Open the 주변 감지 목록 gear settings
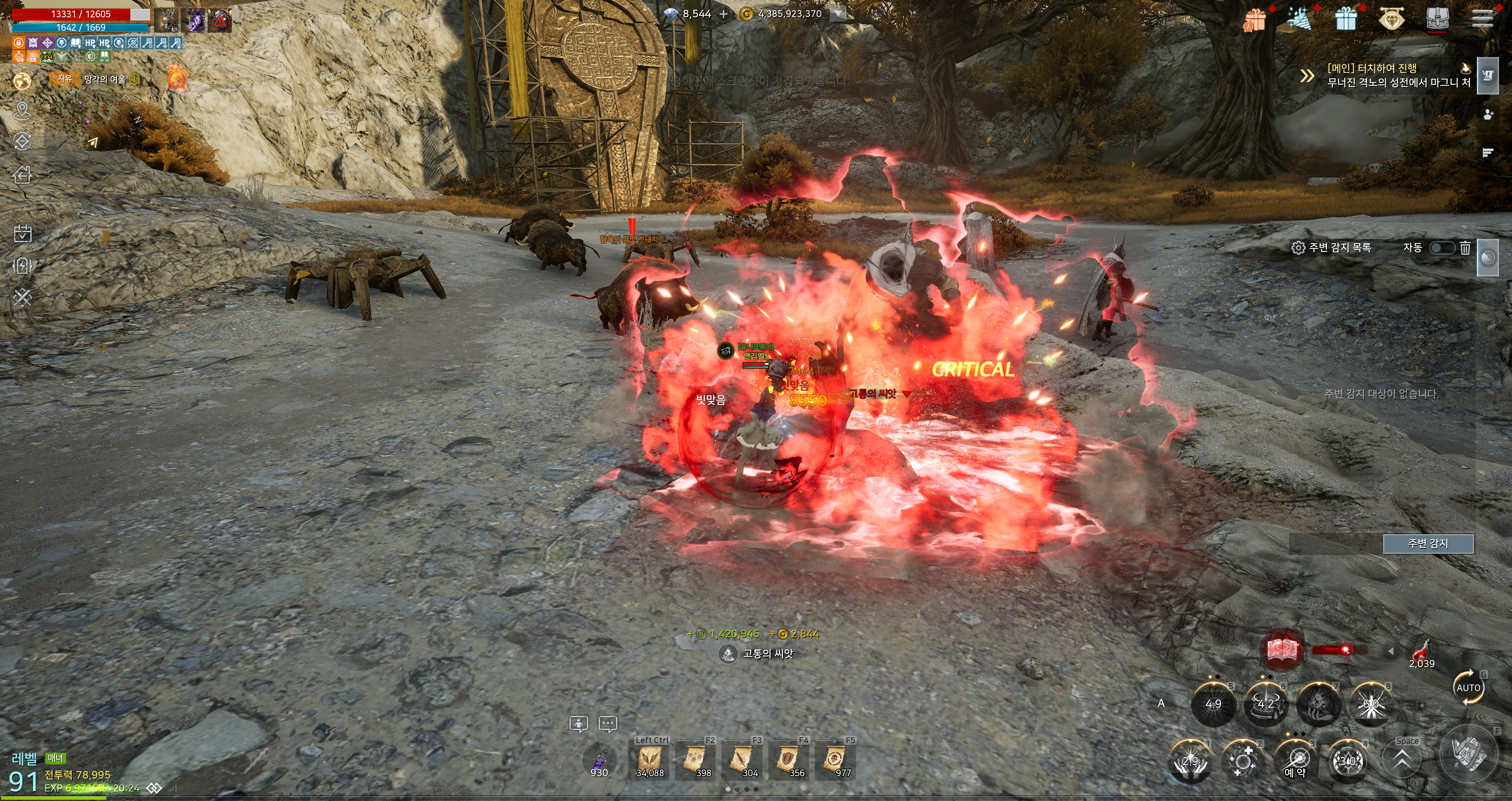The image size is (1512, 801). tap(1298, 248)
